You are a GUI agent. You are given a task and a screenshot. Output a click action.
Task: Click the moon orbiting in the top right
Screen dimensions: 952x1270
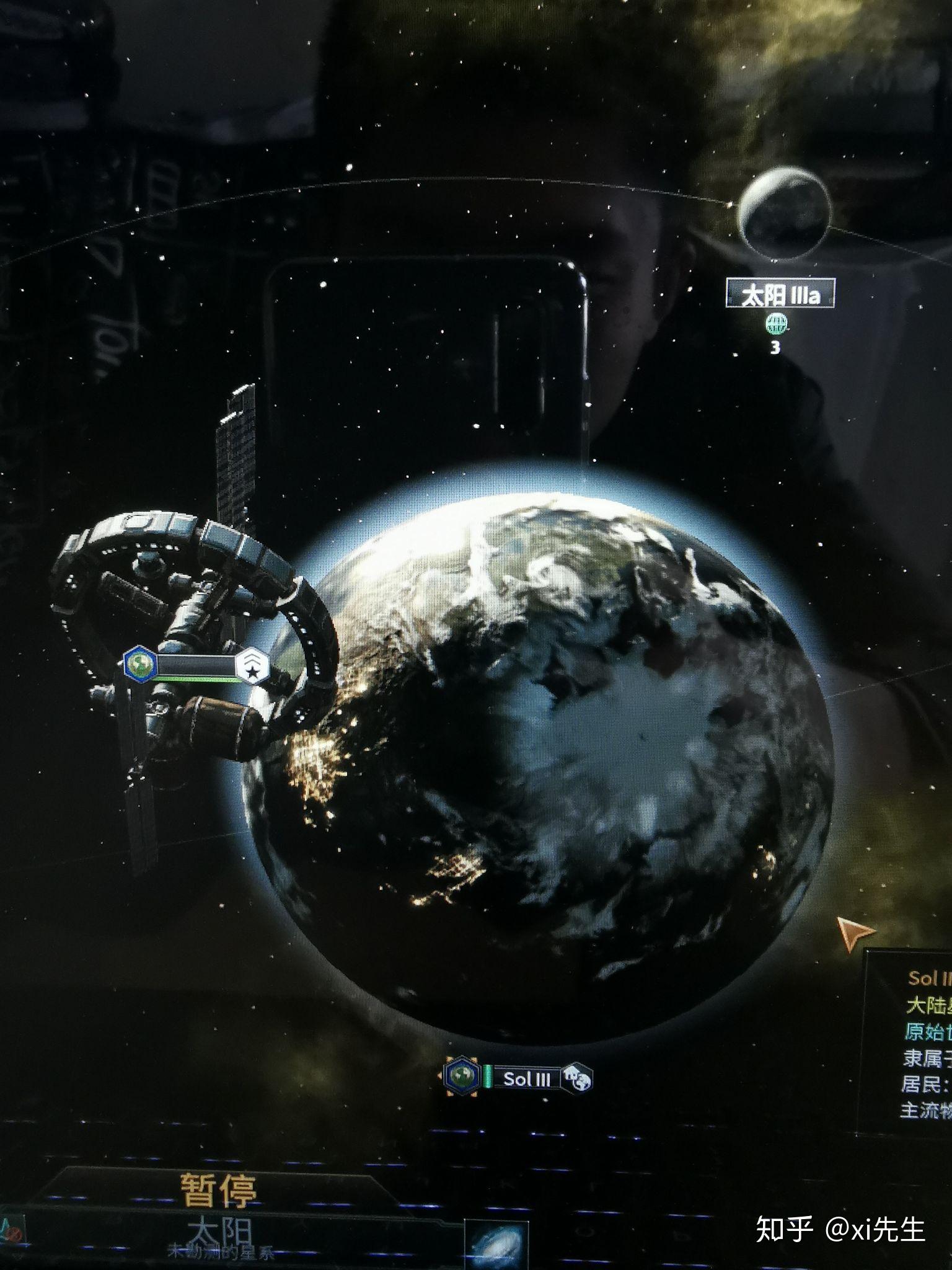[787, 217]
